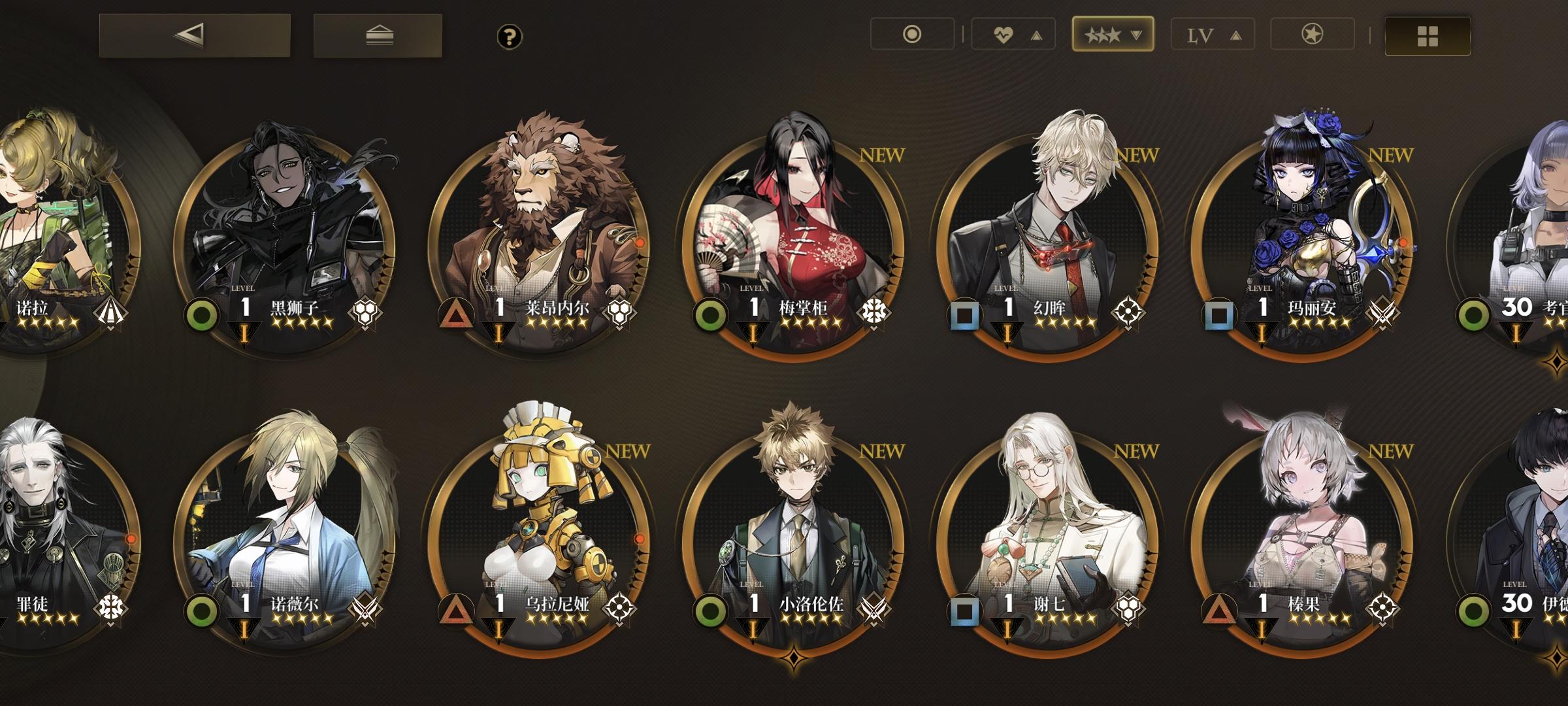Image resolution: width=1568 pixels, height=706 pixels.
Task: Toggle the grid view layout button
Action: [x=1428, y=36]
